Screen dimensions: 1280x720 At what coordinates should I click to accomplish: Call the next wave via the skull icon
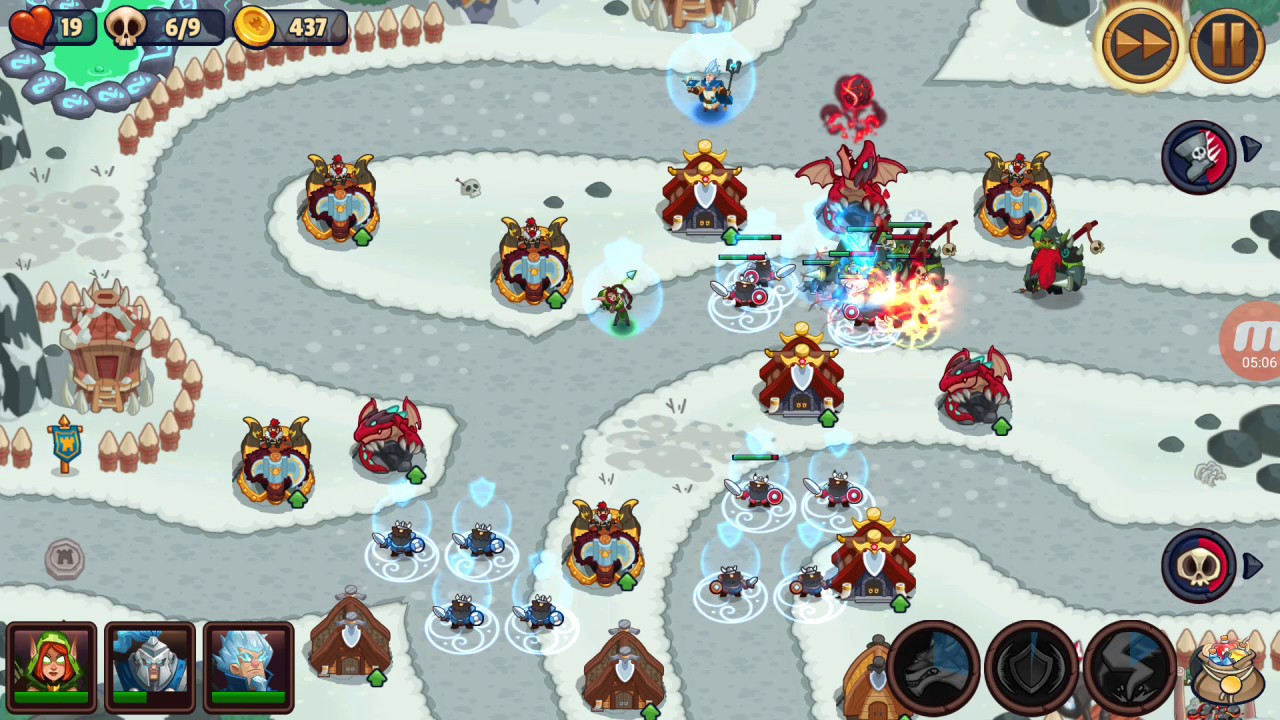[1199, 566]
